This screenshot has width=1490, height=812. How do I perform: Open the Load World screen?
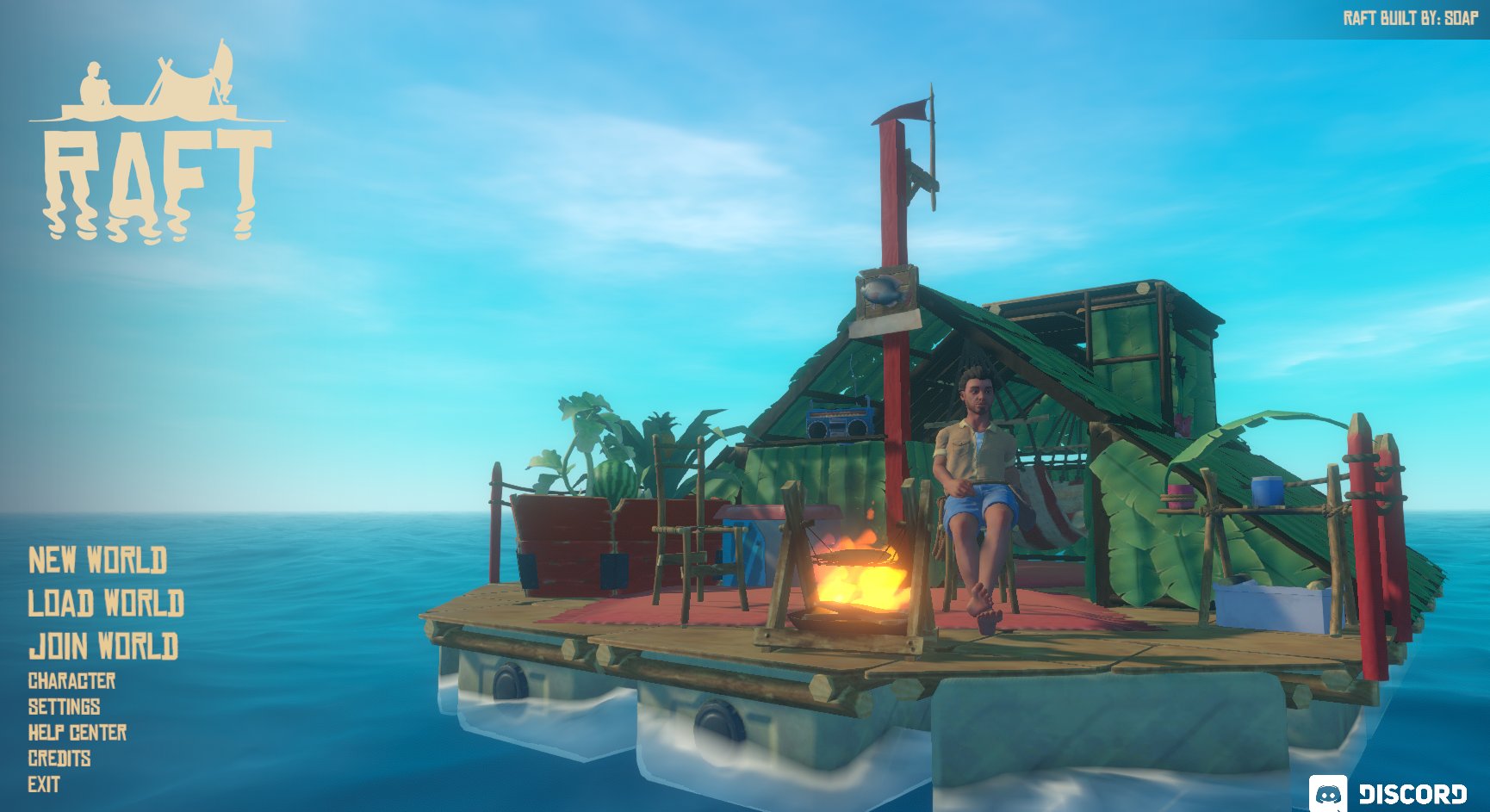tap(108, 603)
